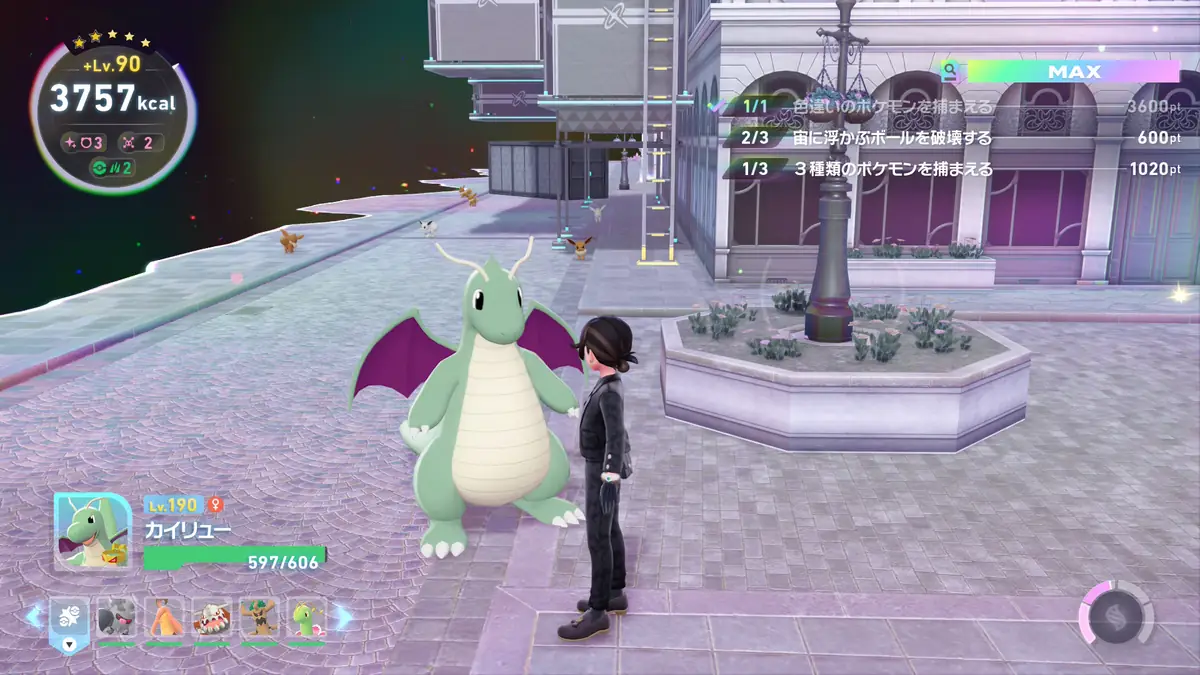Open the Poké Ball switch selector
The height and width of the screenshot is (675, 1200).
click(69, 619)
